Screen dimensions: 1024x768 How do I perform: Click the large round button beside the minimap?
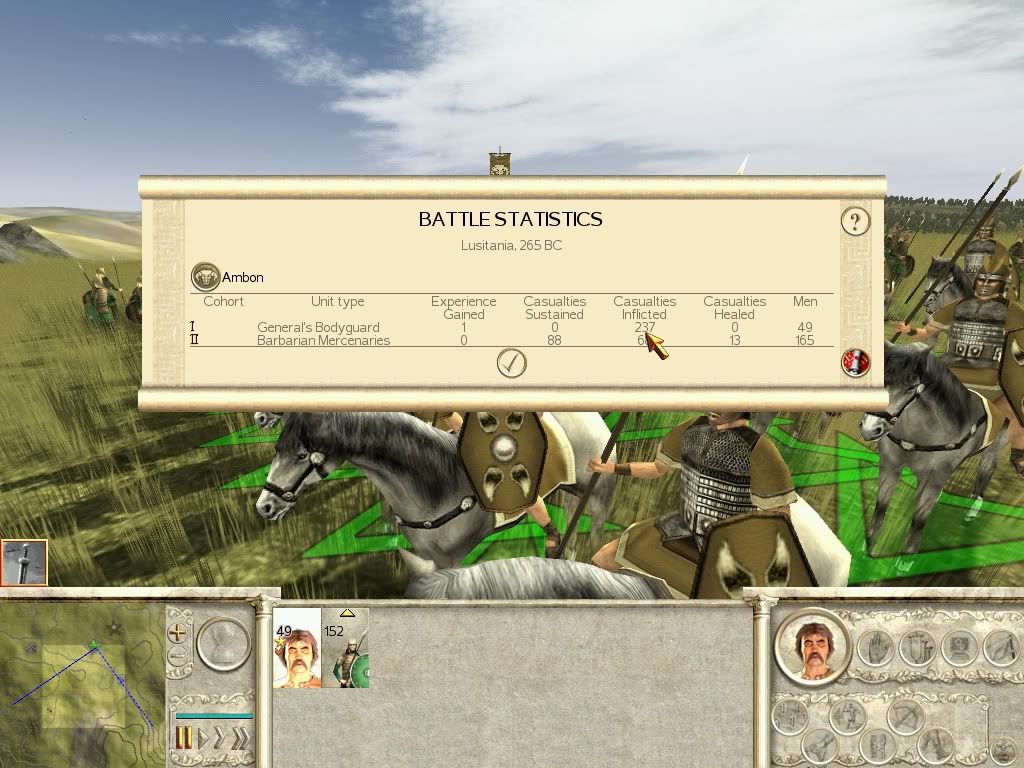click(222, 644)
